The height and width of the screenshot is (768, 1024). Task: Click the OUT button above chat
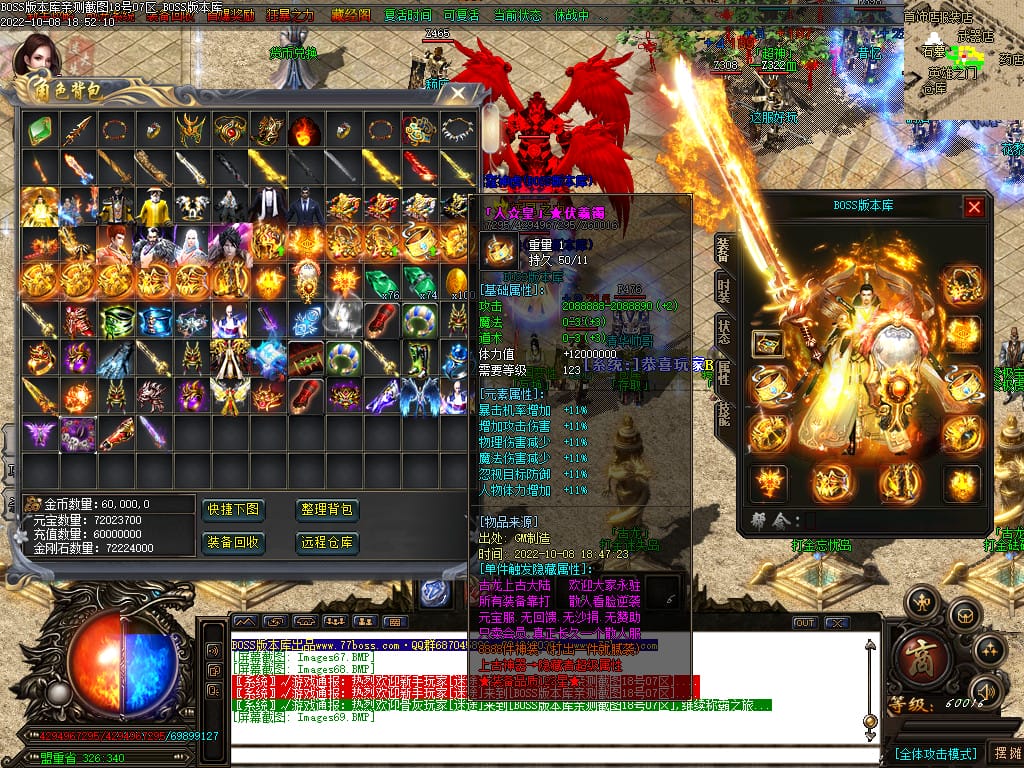tap(804, 623)
